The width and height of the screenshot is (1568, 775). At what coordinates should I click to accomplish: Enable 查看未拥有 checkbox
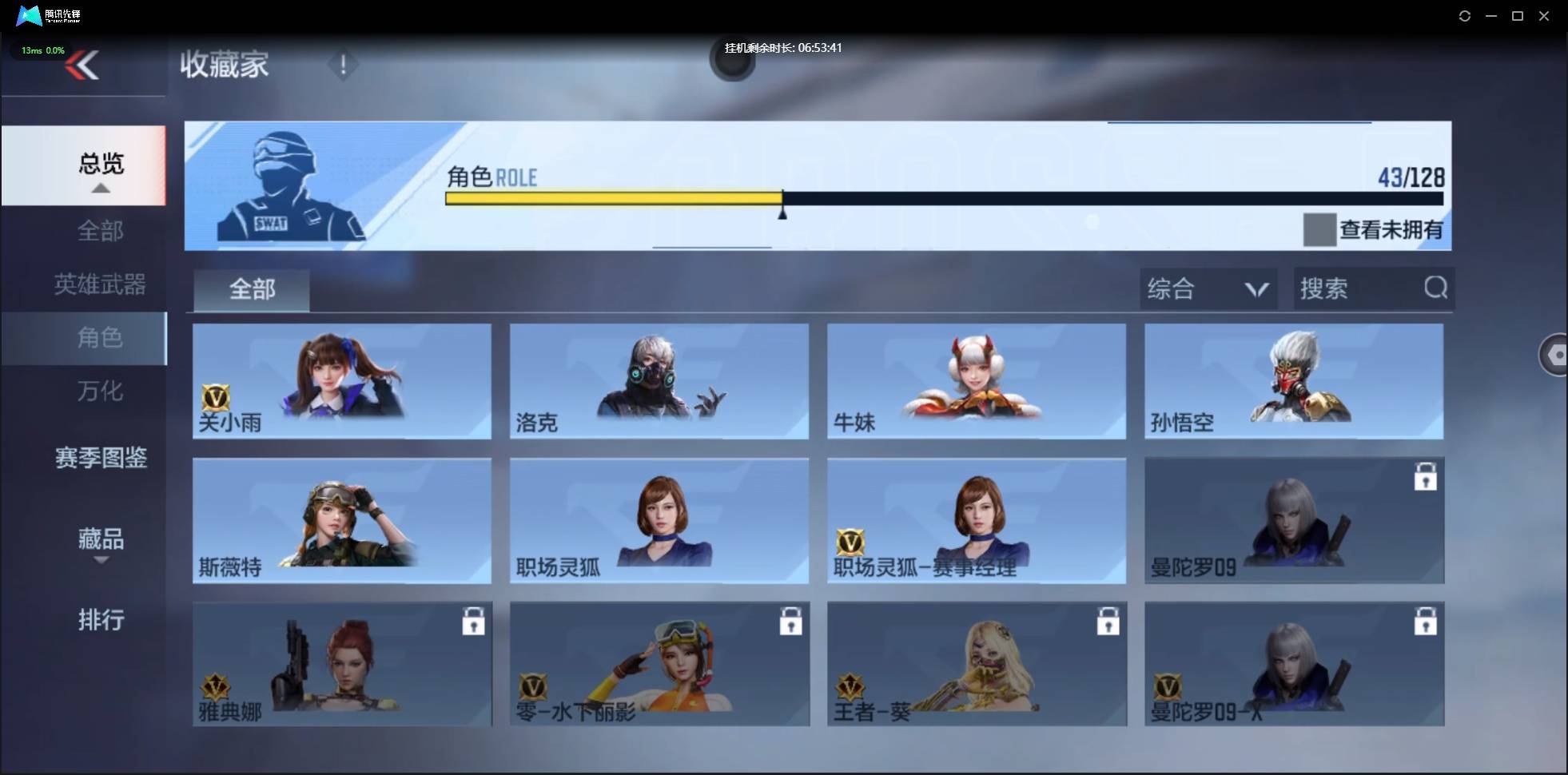(x=1319, y=230)
